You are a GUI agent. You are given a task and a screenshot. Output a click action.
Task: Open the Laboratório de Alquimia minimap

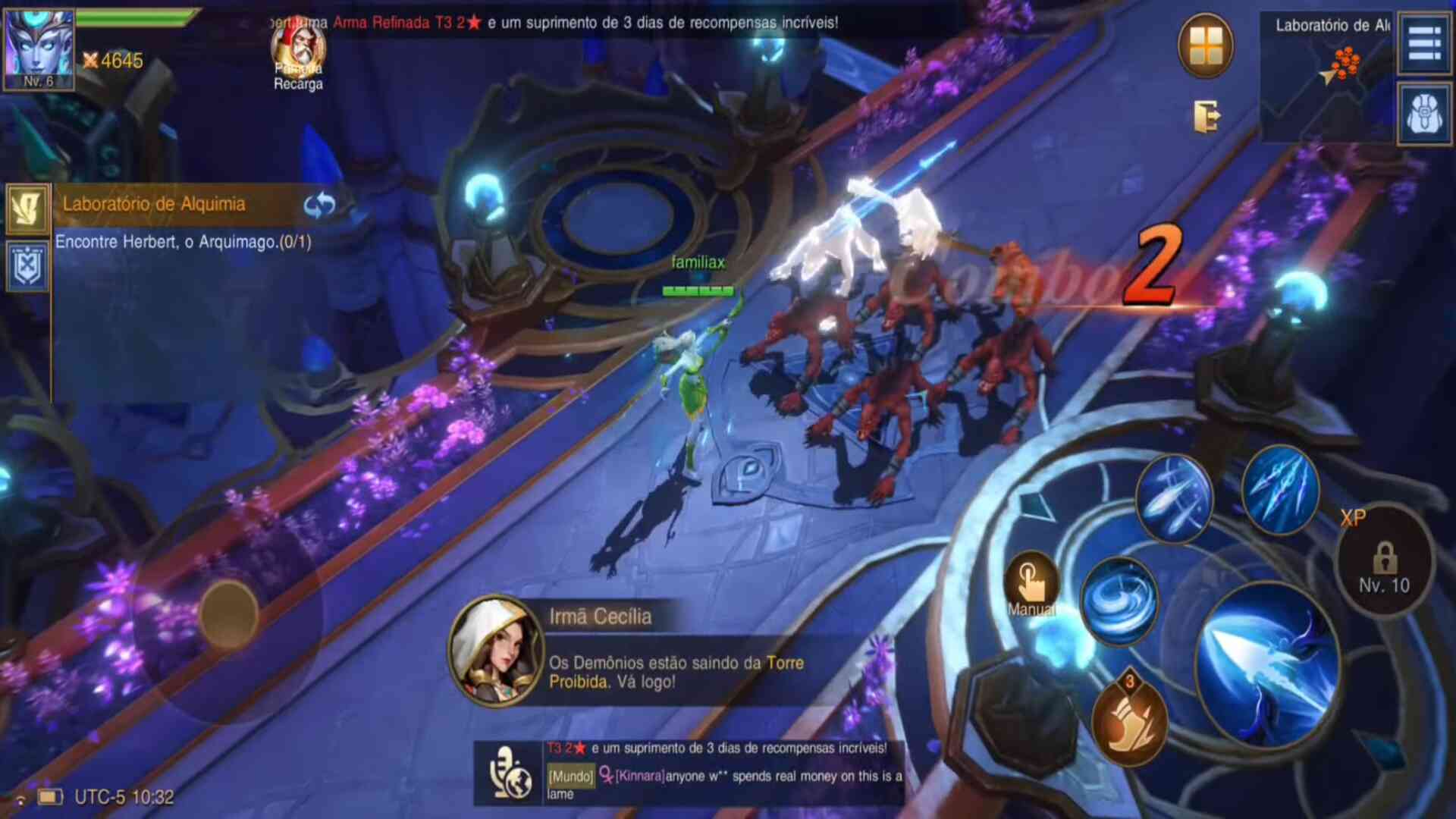[1326, 76]
